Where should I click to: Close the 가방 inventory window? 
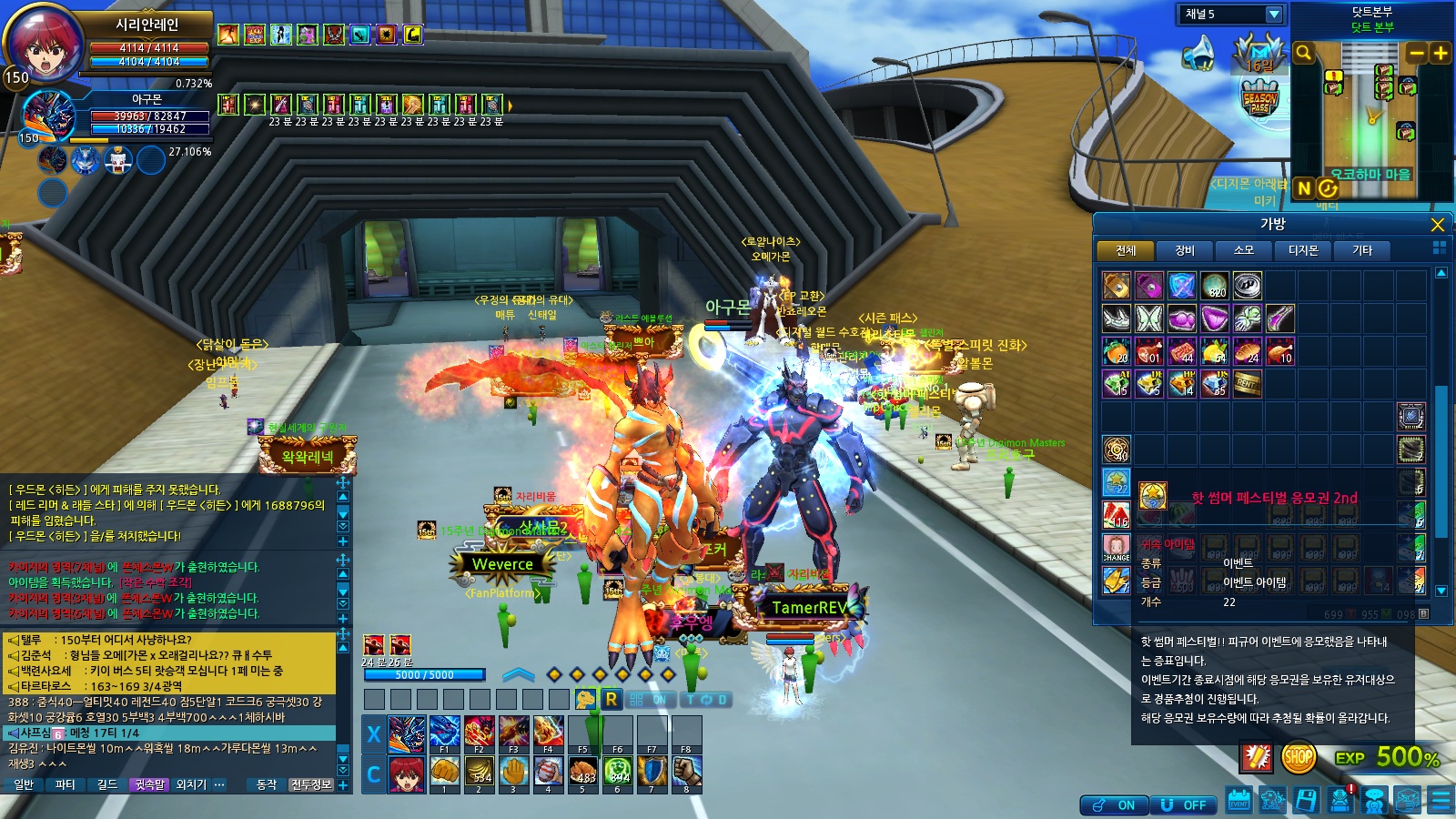click(1437, 225)
